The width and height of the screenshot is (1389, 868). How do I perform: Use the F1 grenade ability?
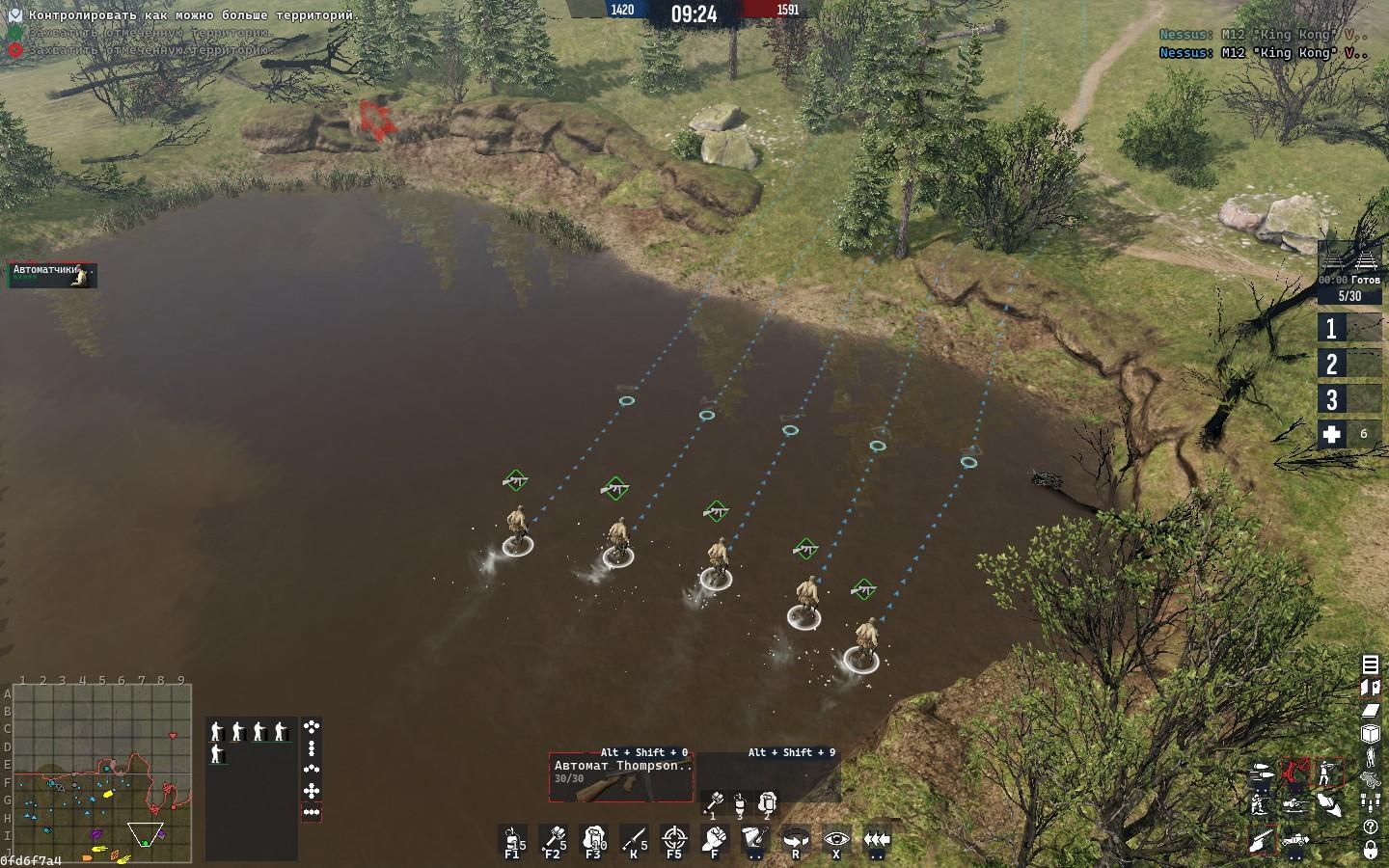[x=513, y=839]
